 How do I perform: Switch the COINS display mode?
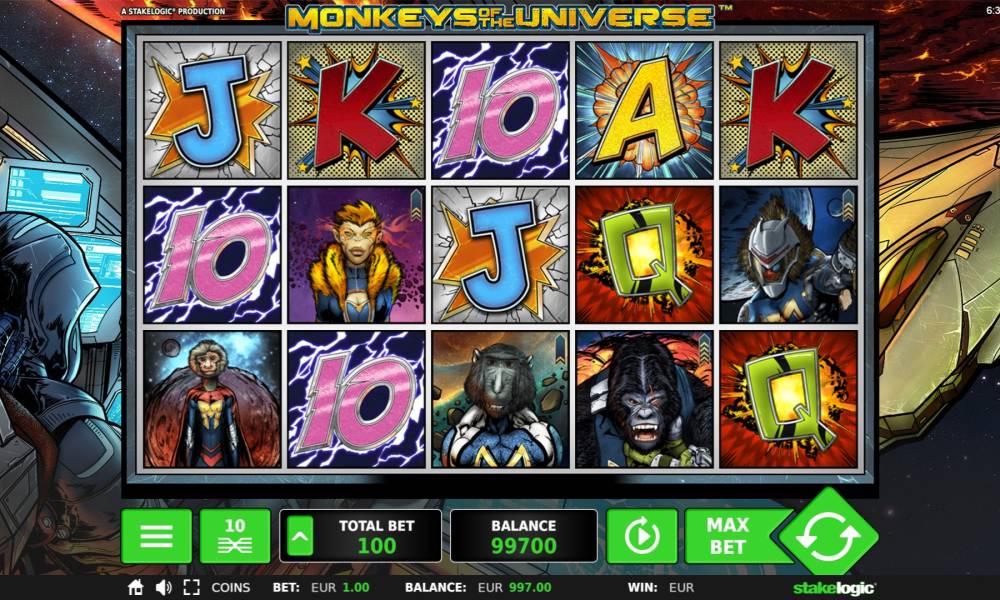coord(230,588)
